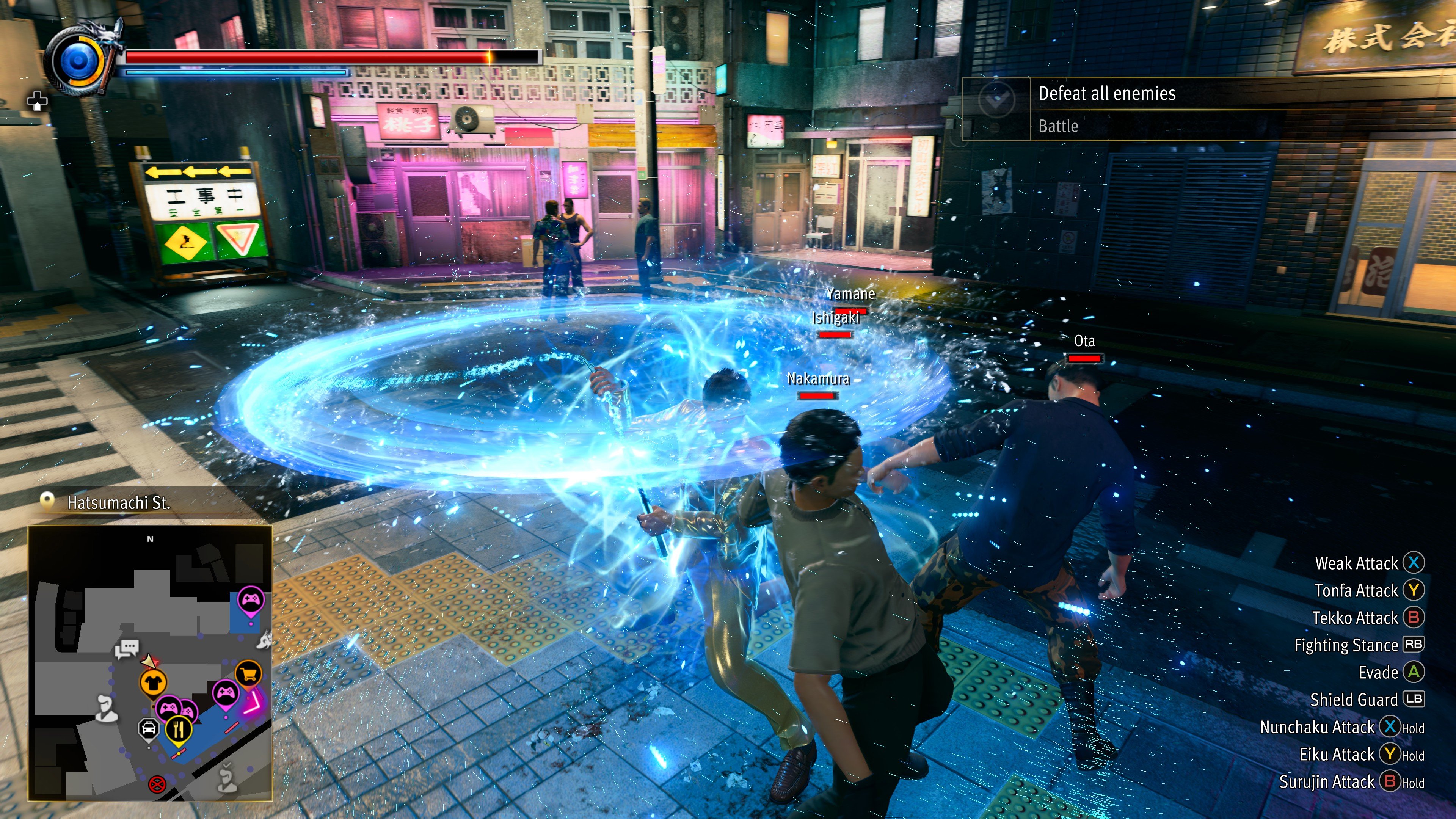Click the minimap in the corner
1456x819 pixels.
151,662
